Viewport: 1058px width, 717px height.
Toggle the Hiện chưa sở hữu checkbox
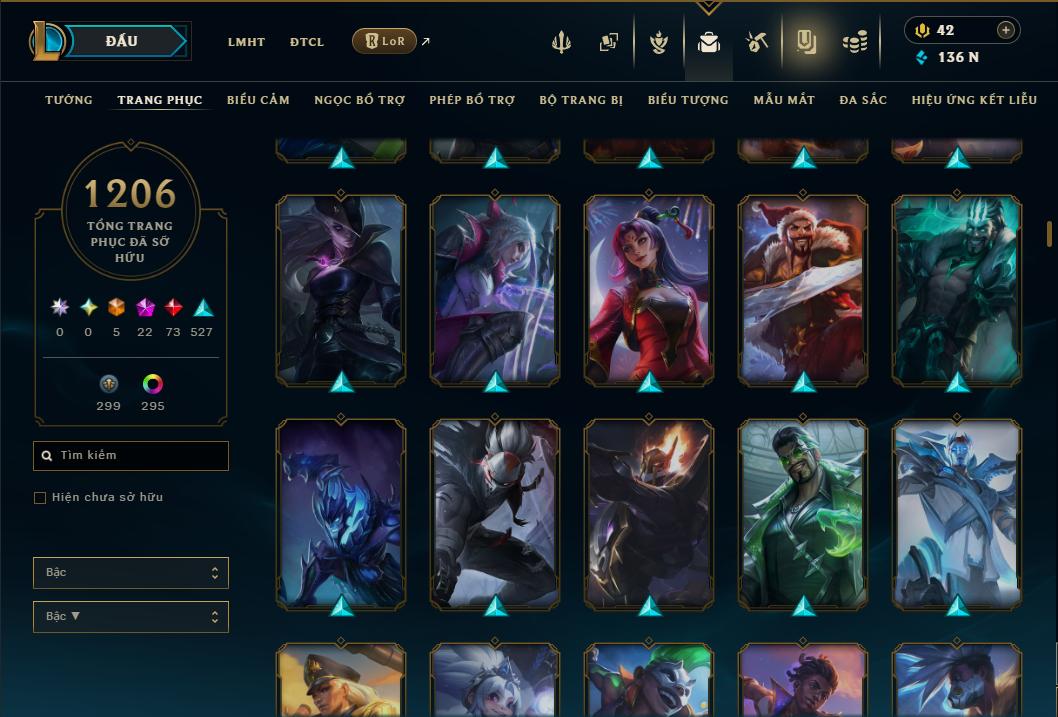click(40, 498)
